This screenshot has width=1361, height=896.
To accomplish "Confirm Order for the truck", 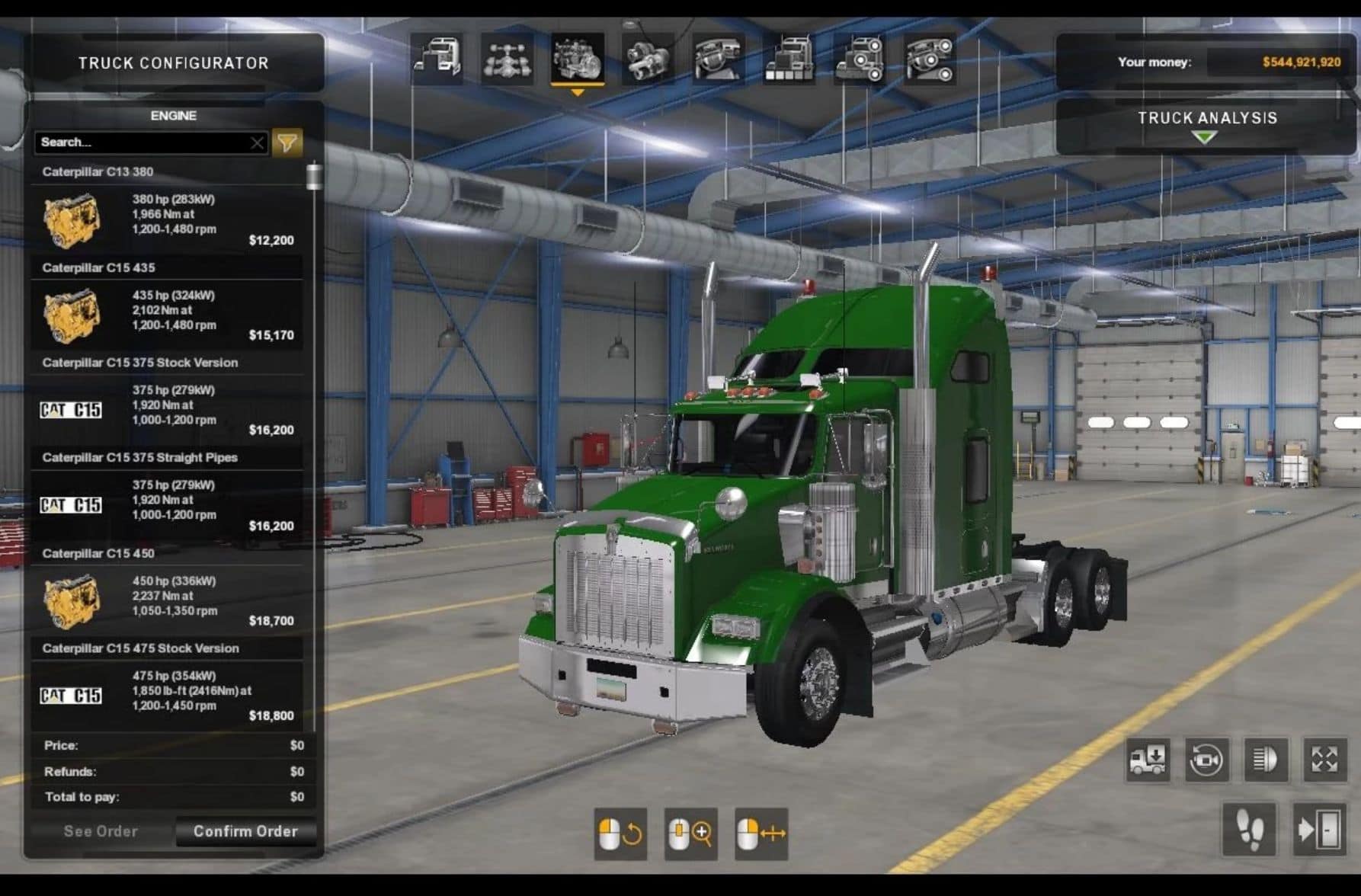I will (x=245, y=831).
